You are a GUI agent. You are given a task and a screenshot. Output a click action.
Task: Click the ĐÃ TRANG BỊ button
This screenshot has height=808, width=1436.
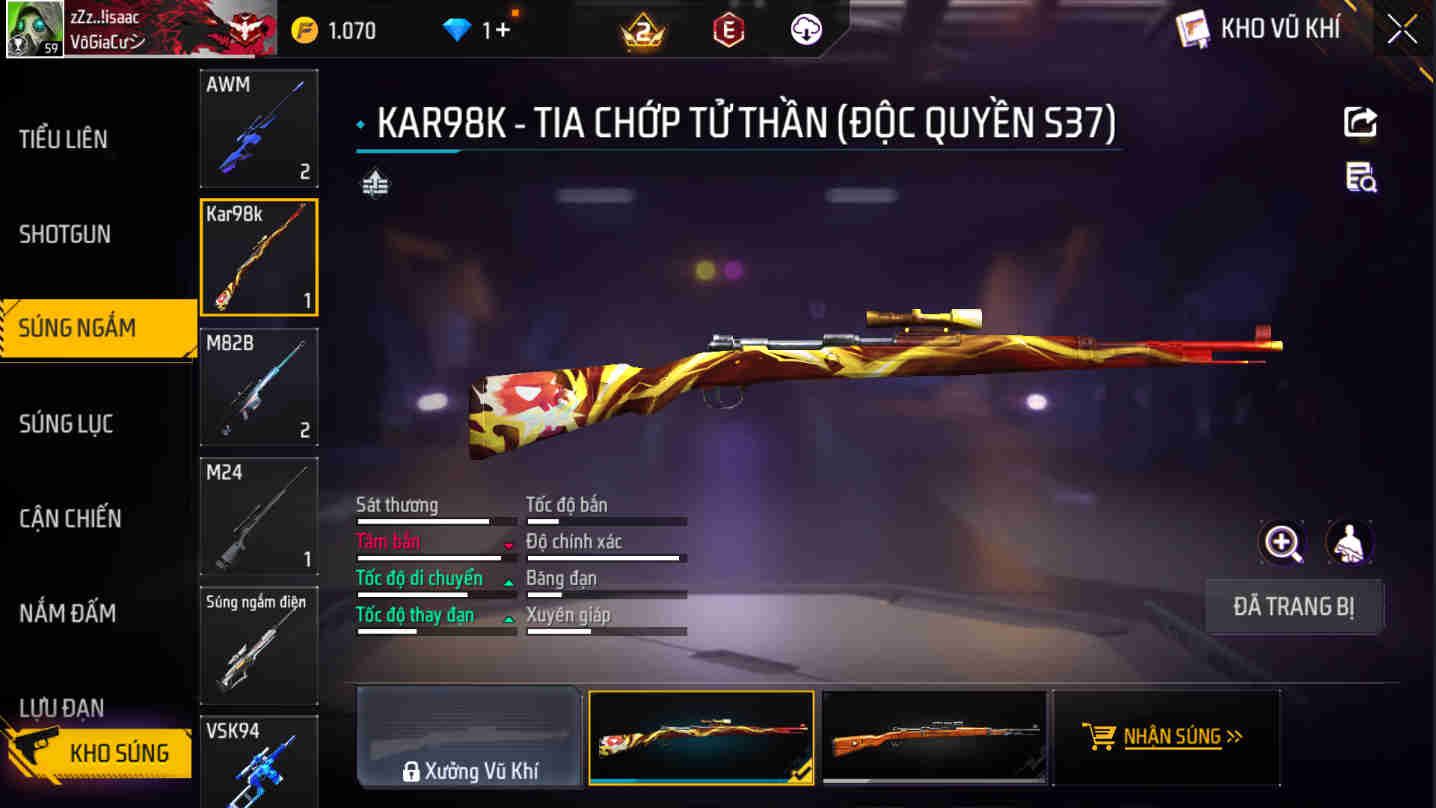[1295, 607]
